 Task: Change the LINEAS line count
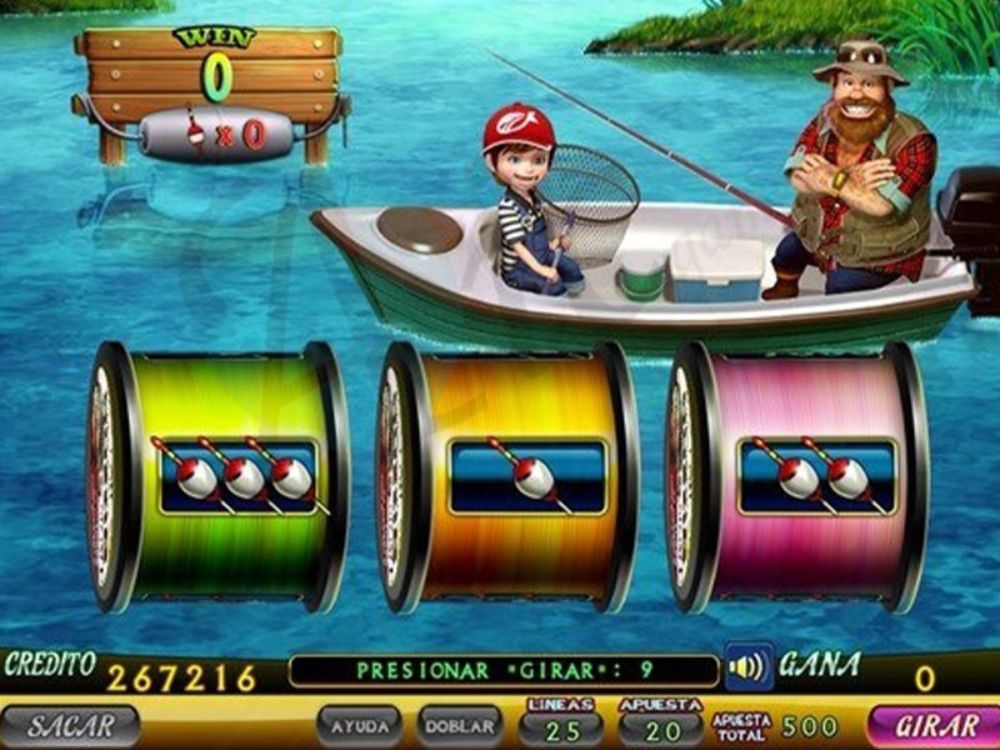560,728
